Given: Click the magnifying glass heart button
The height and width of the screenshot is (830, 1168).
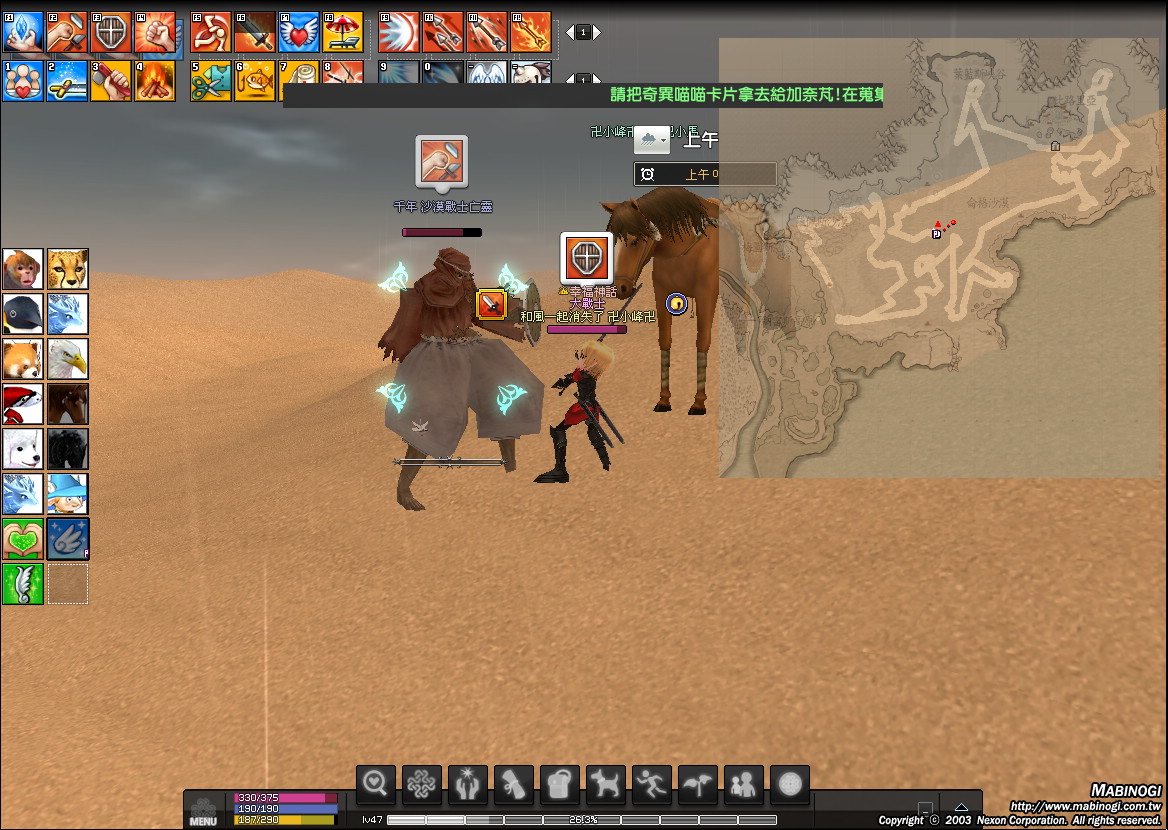Looking at the screenshot, I should pyautogui.click(x=376, y=786).
